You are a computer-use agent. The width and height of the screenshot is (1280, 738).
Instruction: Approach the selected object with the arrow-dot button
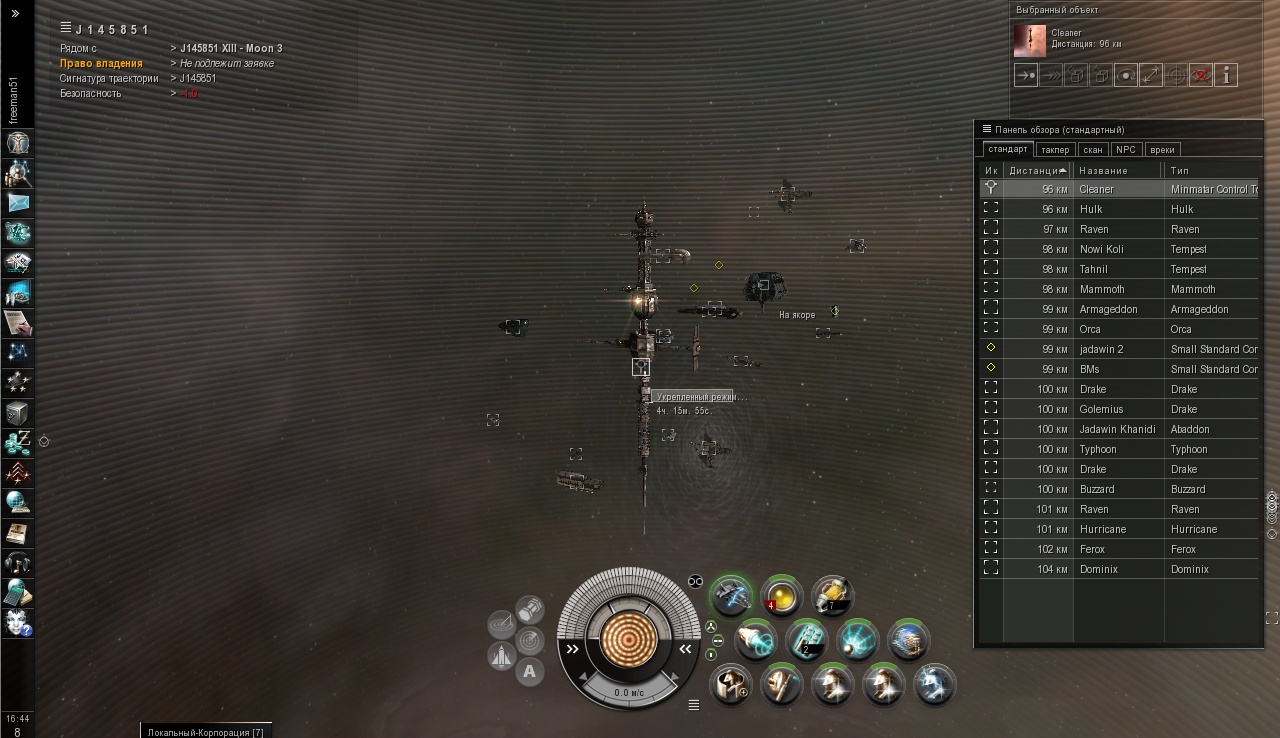coord(1026,75)
